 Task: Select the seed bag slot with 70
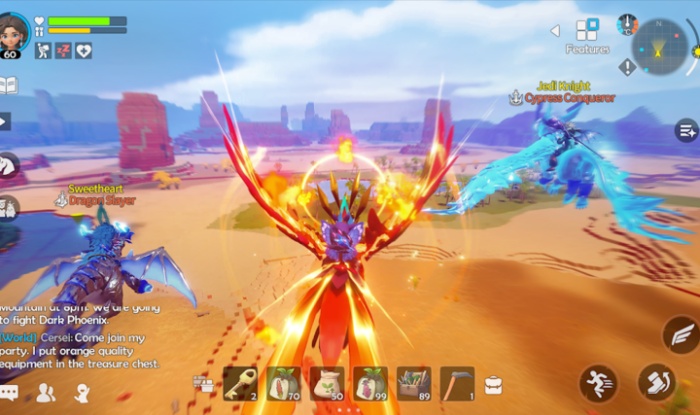pos(283,383)
